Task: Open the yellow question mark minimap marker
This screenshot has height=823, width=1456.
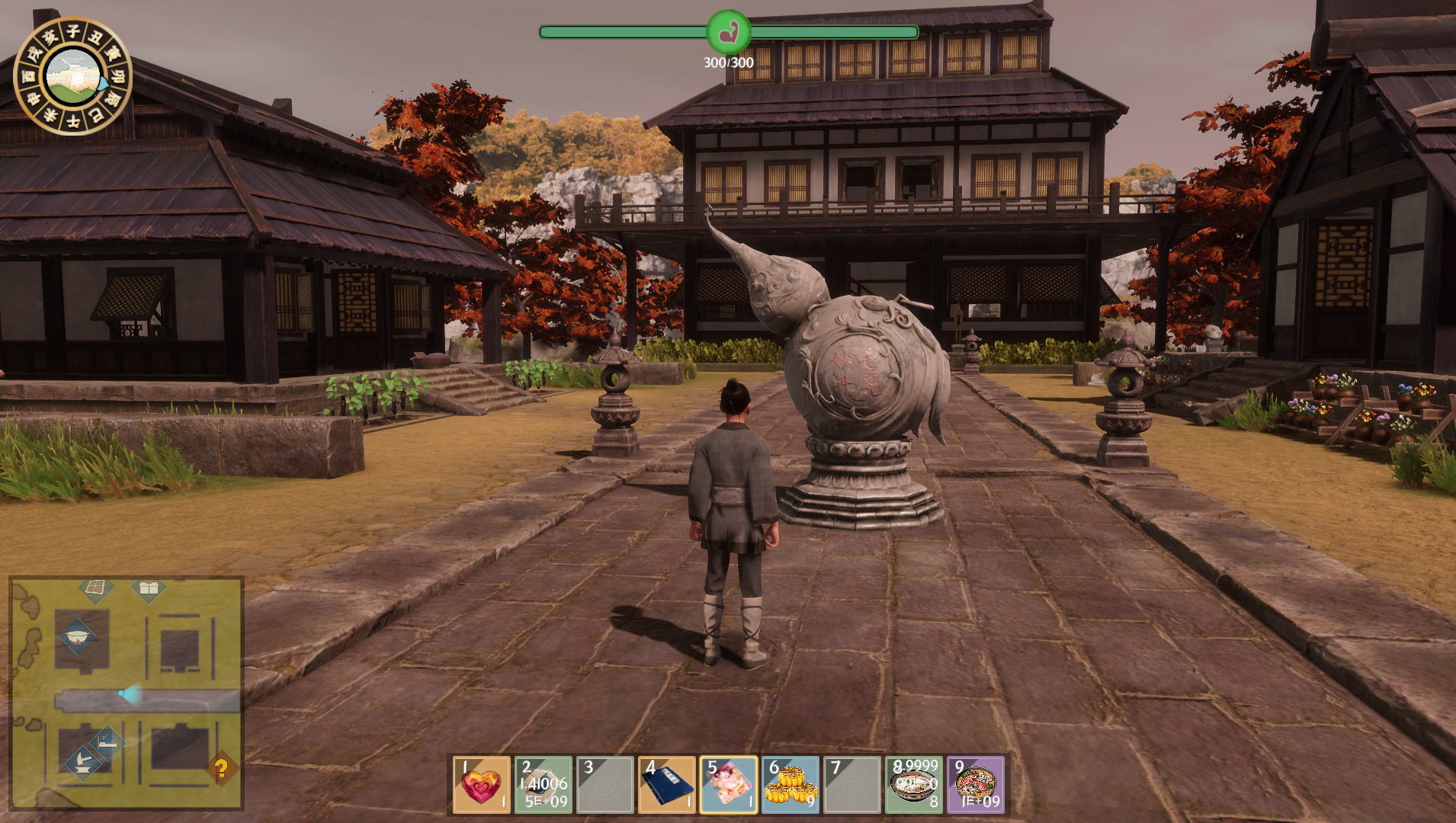Action: coord(221,768)
